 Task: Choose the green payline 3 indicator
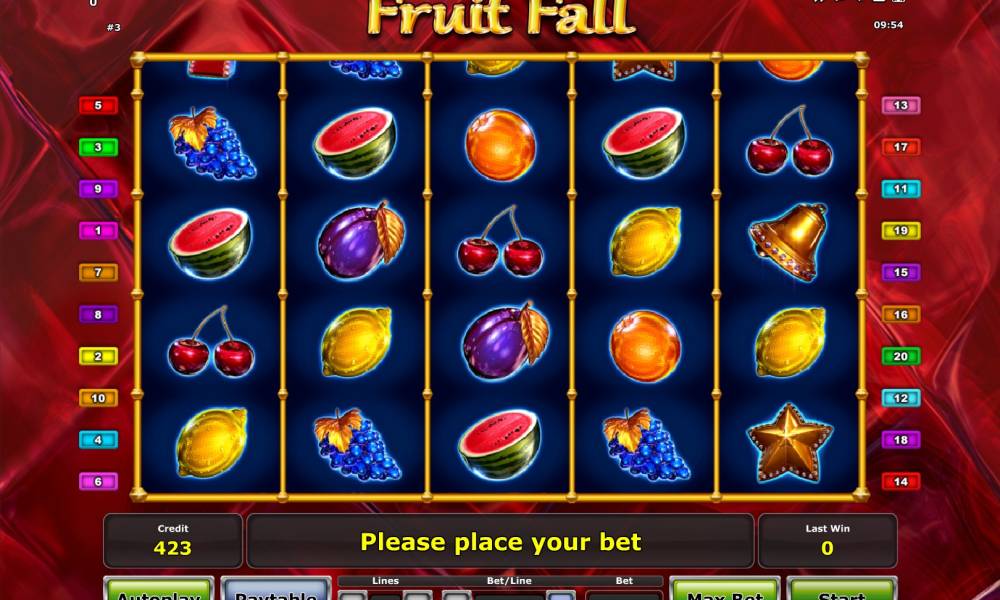pyautogui.click(x=98, y=147)
